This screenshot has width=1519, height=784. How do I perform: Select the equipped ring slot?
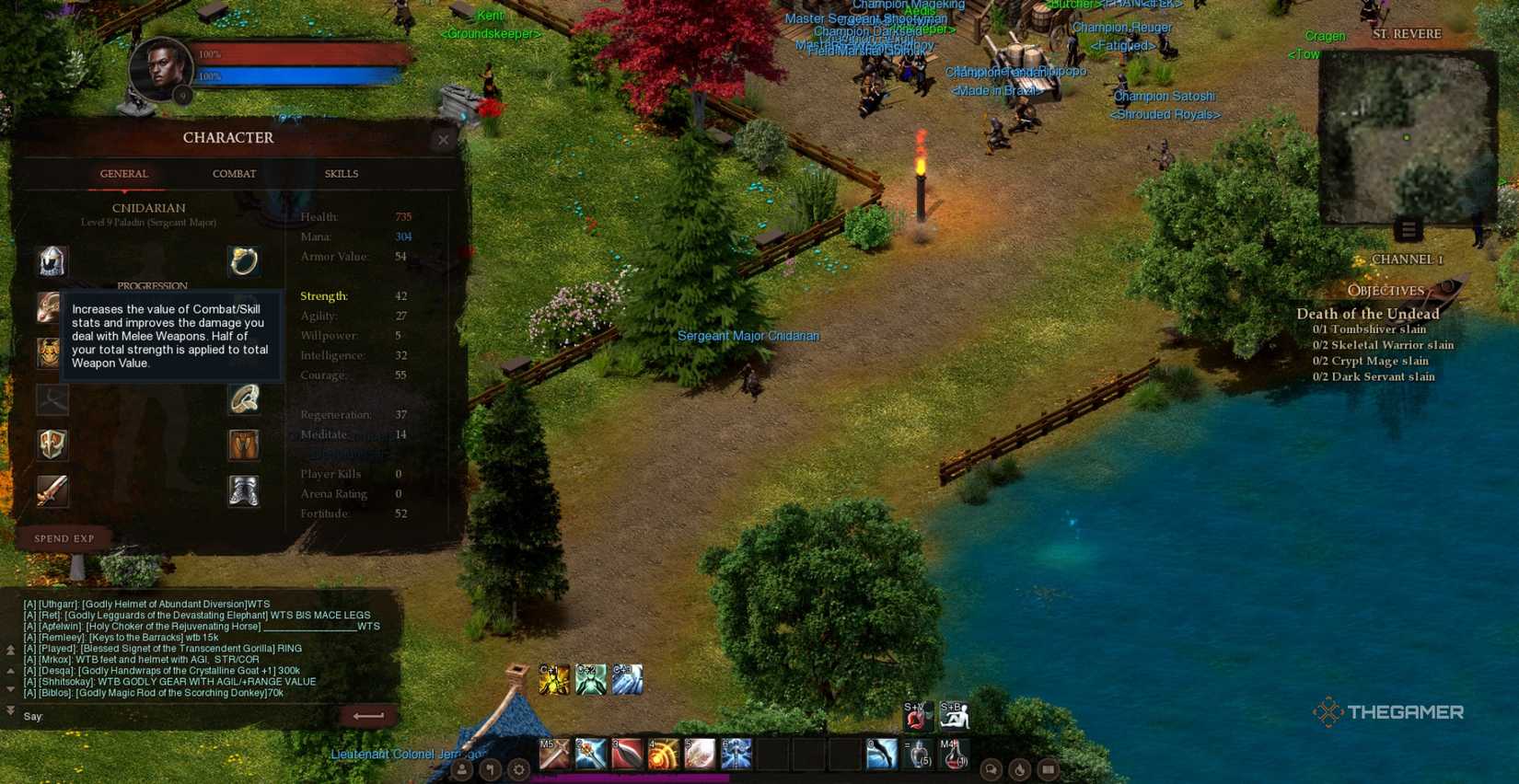244,261
